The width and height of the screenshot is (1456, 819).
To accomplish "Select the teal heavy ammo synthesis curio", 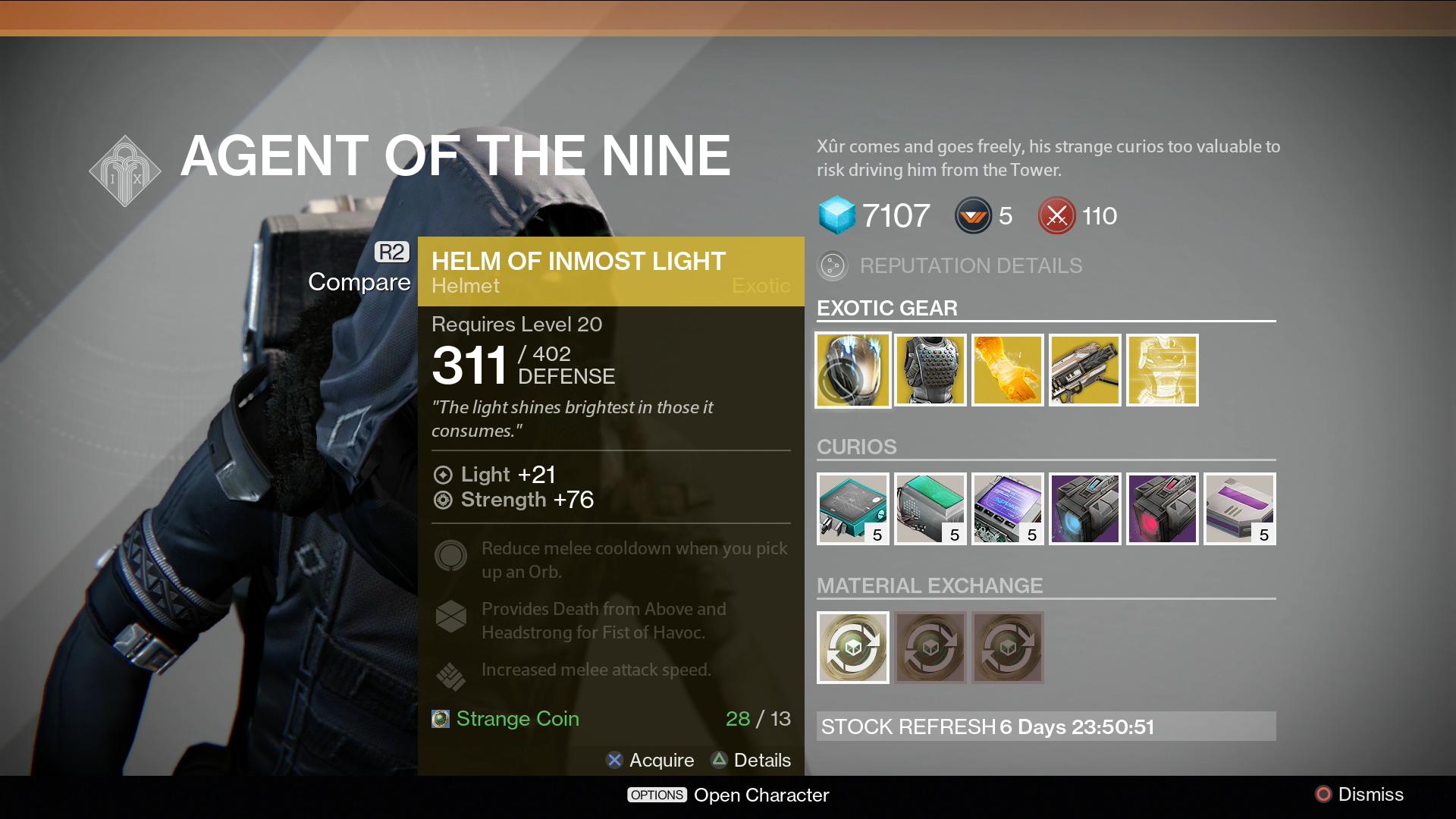I will point(852,508).
